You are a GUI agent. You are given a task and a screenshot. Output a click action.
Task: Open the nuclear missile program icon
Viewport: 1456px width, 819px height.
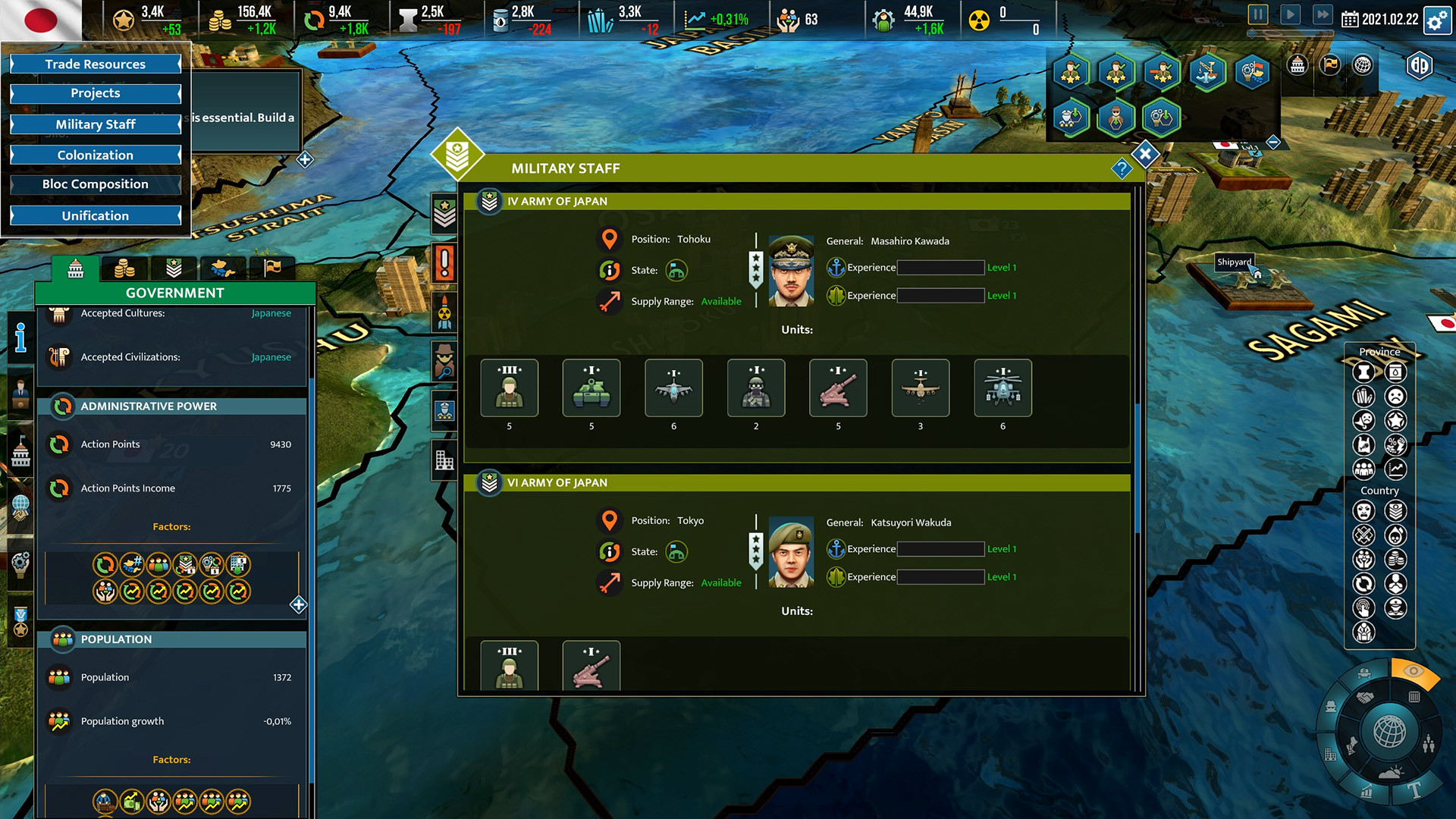click(446, 312)
